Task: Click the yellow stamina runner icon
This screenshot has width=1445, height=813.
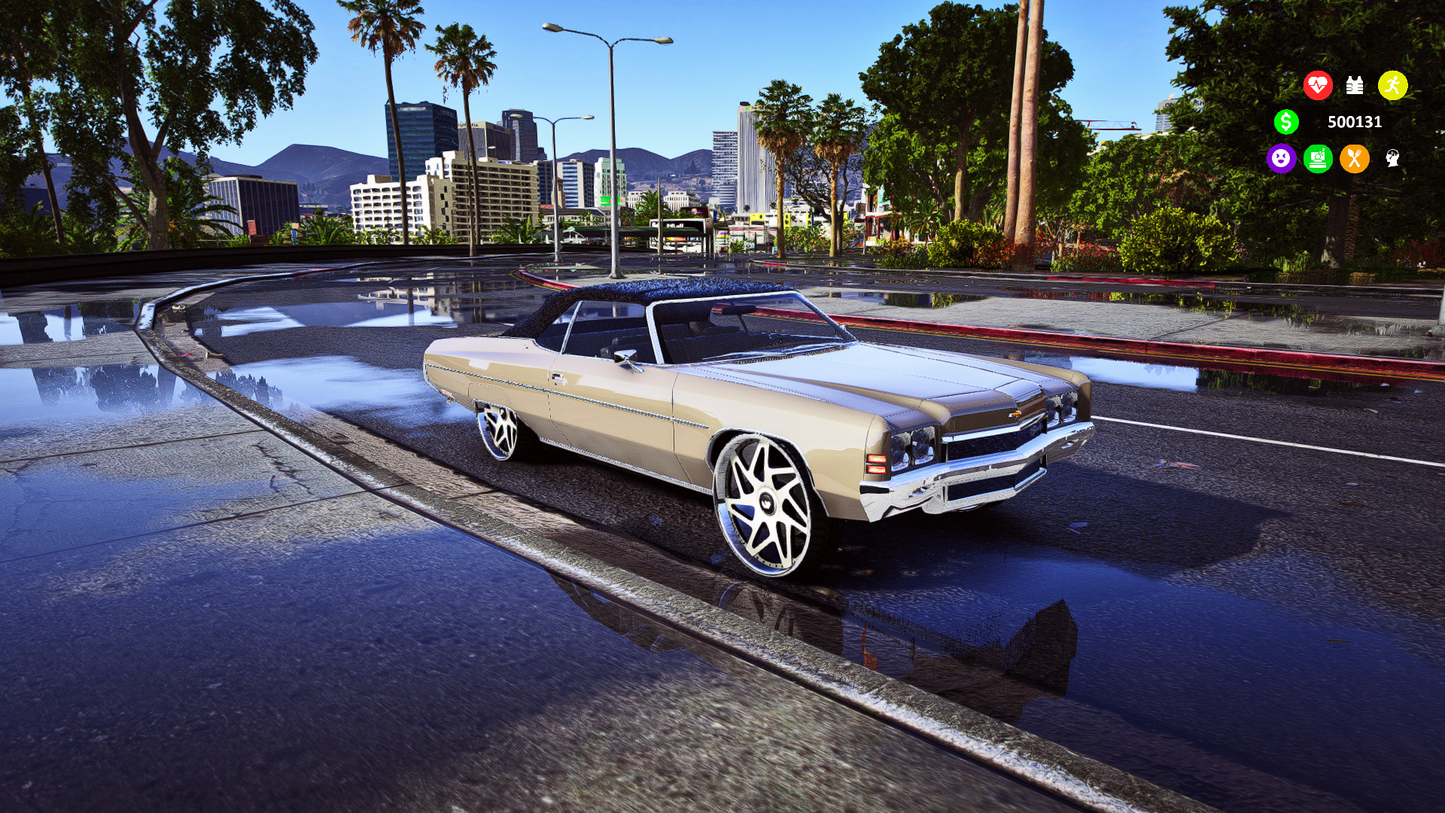Action: 1393,85
